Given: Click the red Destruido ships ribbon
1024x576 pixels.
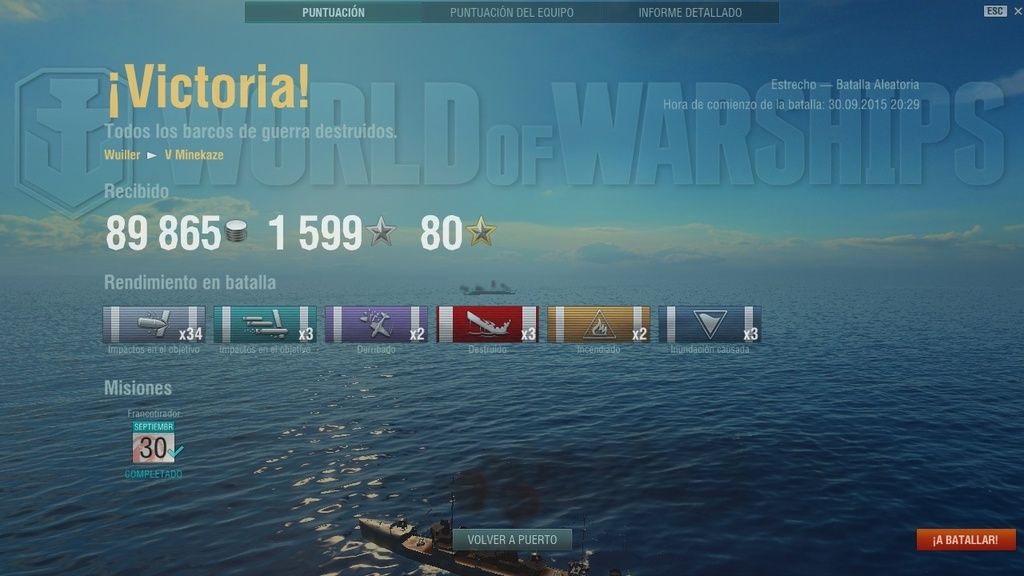Looking at the screenshot, I should click(x=487, y=325).
